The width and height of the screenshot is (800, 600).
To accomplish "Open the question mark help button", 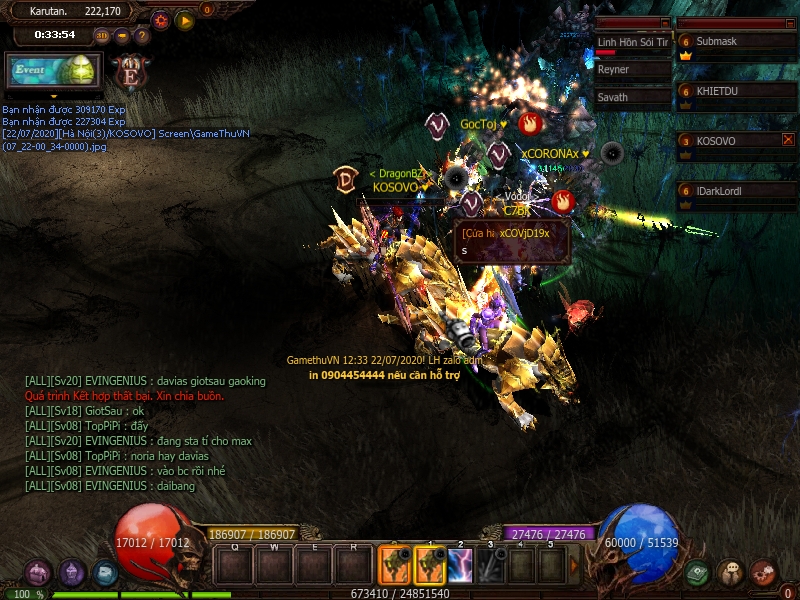I will click(142, 36).
